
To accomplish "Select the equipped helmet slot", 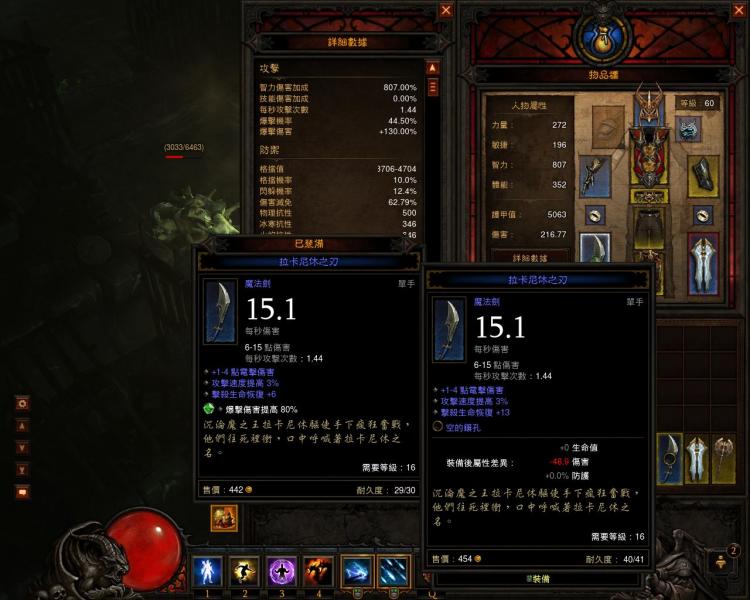I will tap(650, 108).
